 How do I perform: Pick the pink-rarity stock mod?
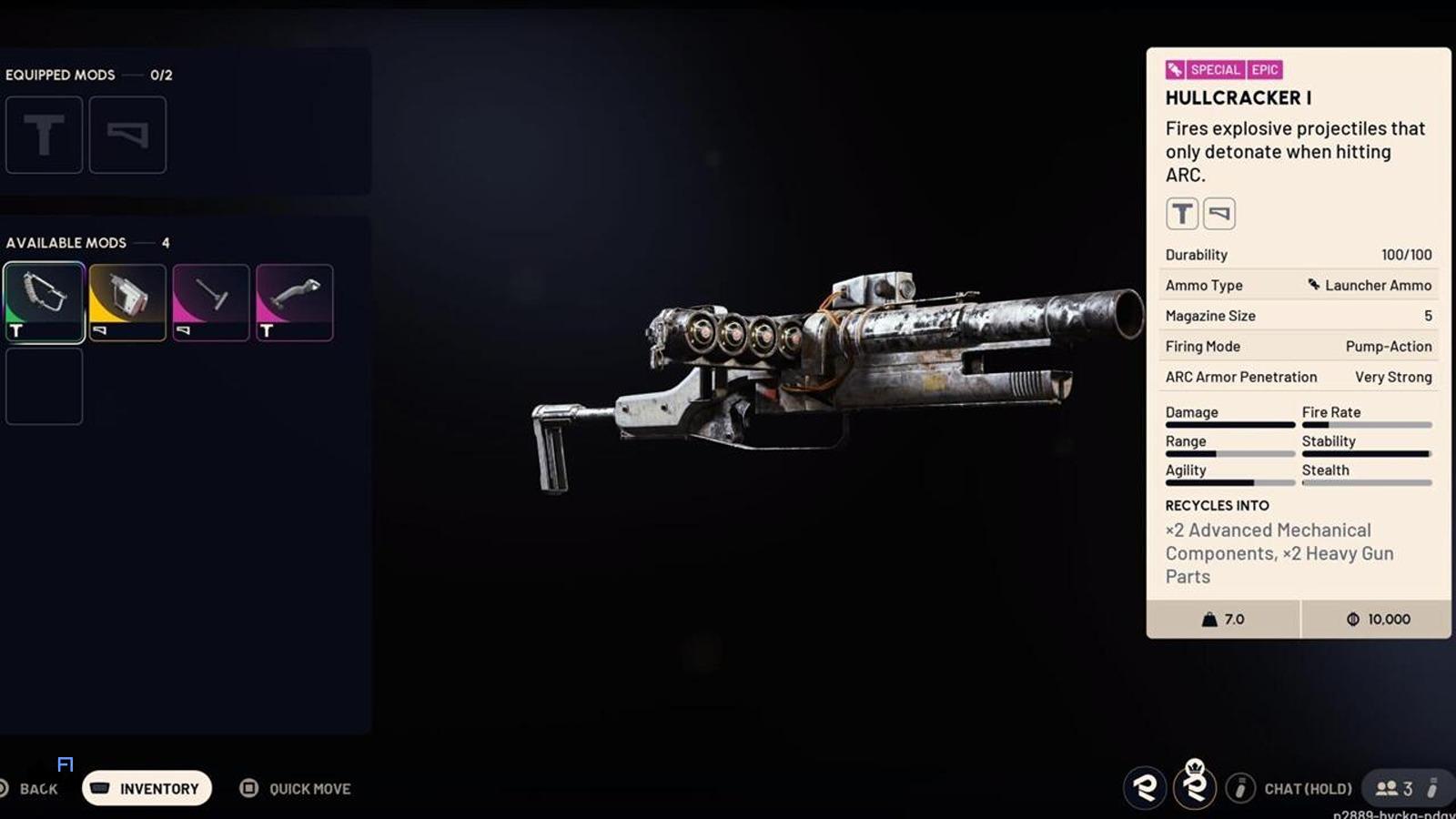tap(211, 302)
